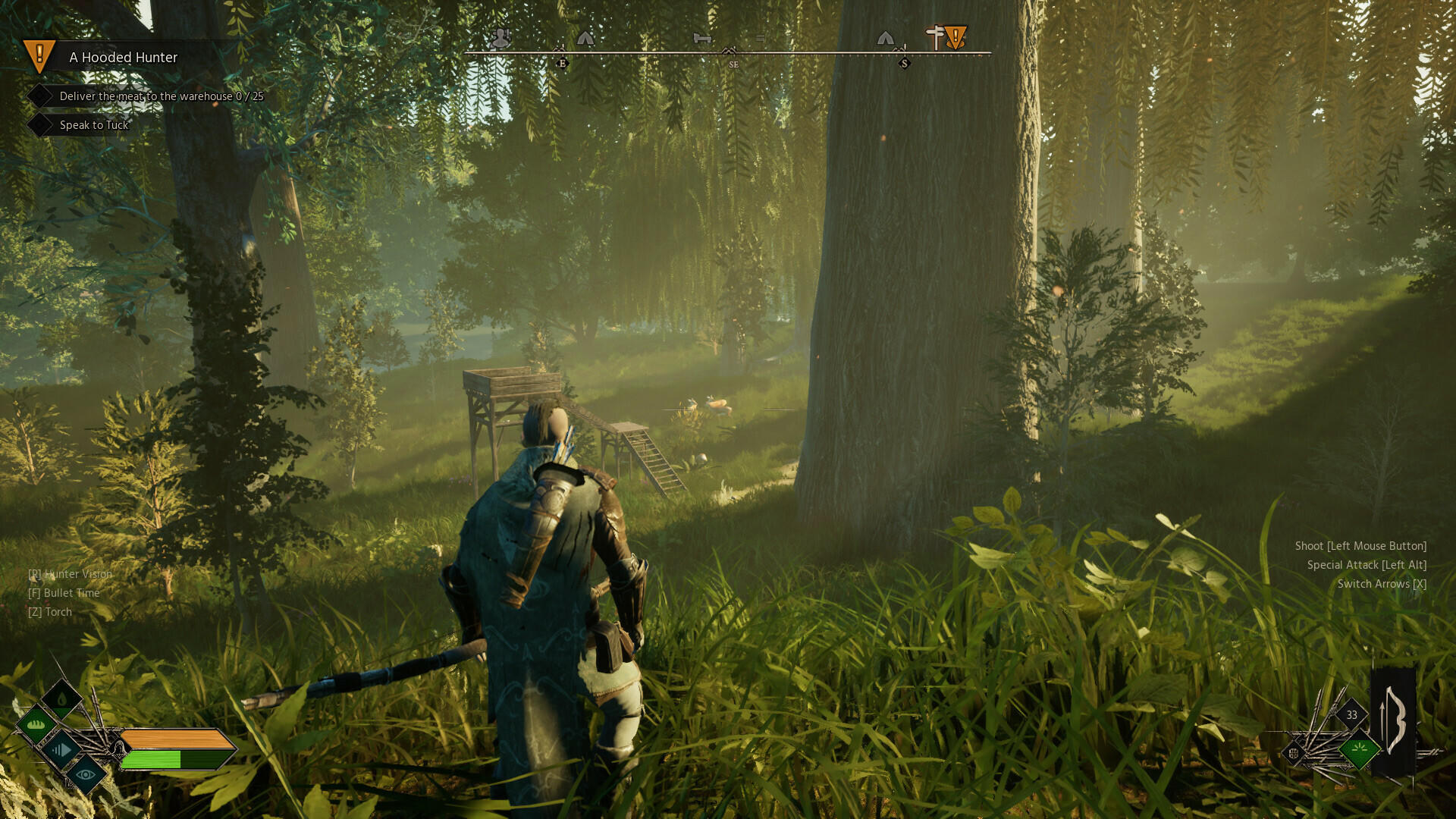This screenshot has width=1456, height=819.
Task: Select the green arrow-type diamond icon
Action: (x=1360, y=748)
